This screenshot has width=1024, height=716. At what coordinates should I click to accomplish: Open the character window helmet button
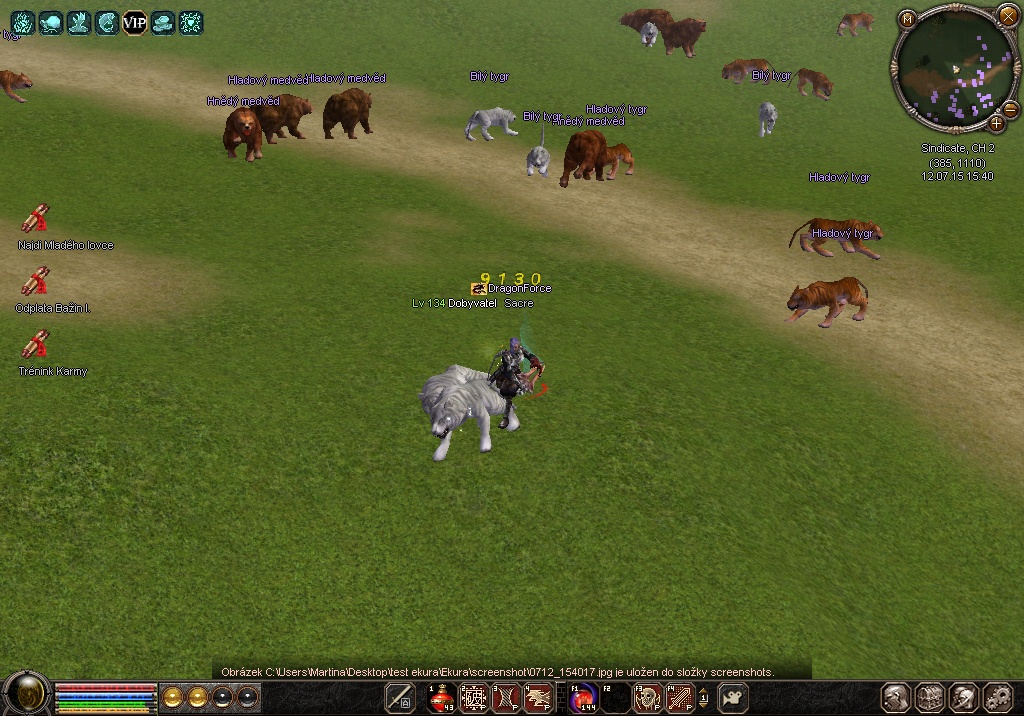897,697
